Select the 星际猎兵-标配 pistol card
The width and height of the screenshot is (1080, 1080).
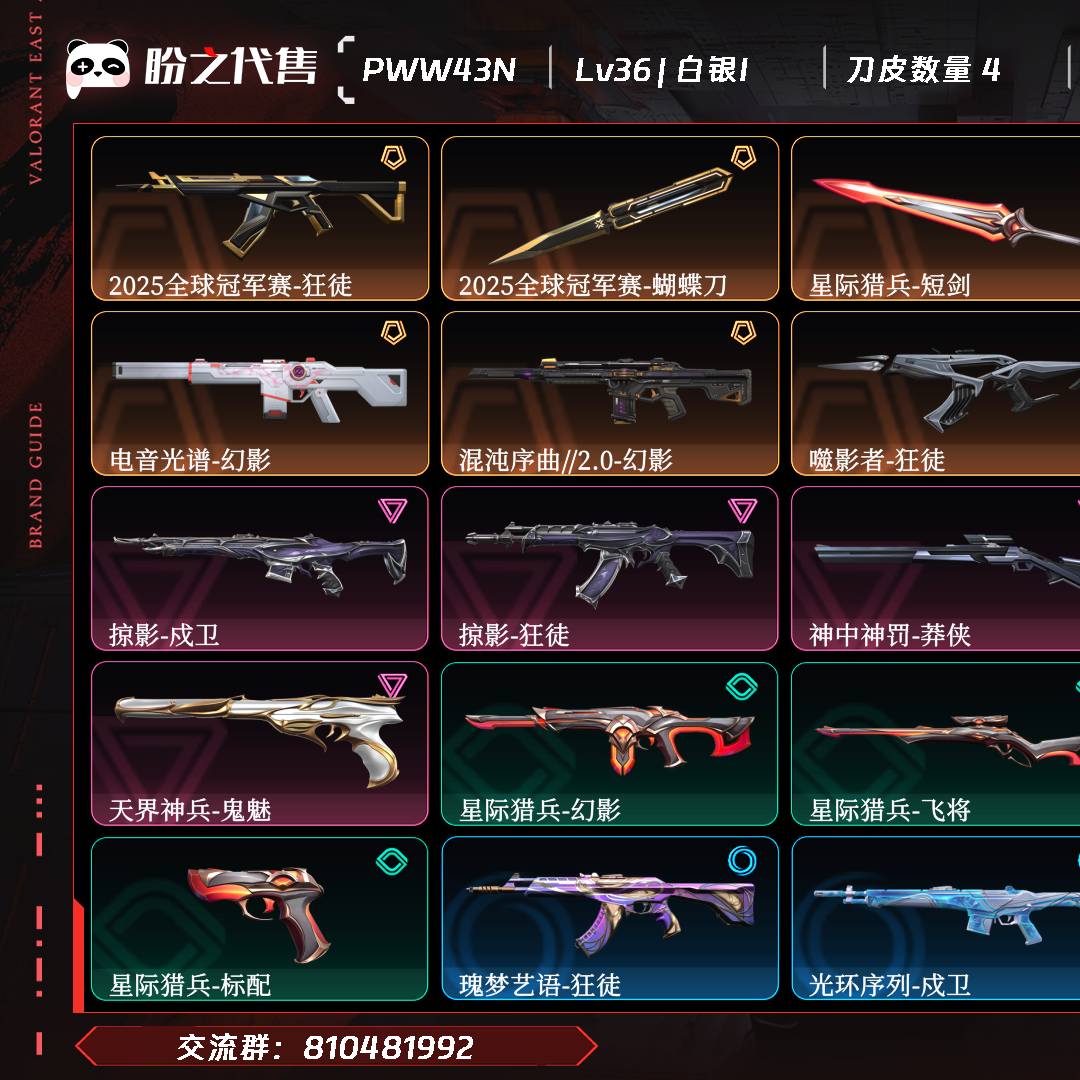(260, 918)
